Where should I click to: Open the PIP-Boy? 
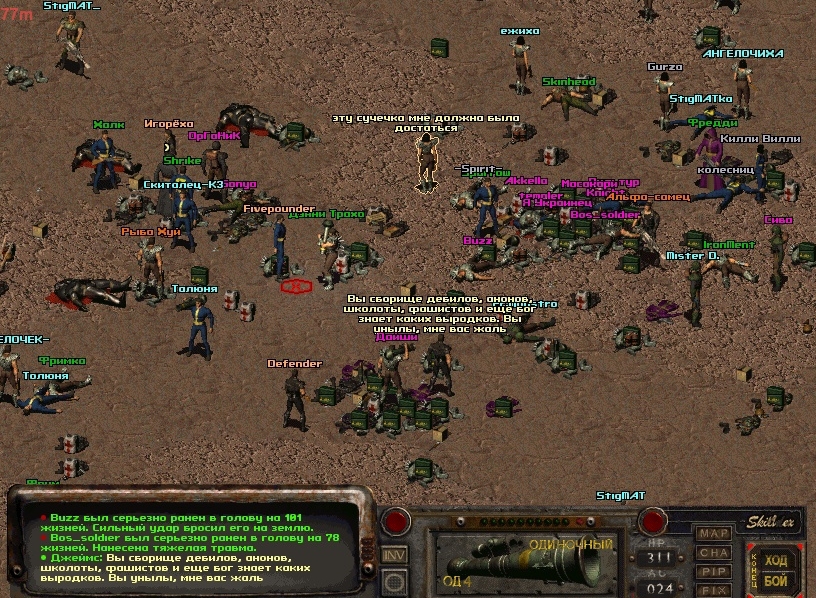pyautogui.click(x=713, y=571)
